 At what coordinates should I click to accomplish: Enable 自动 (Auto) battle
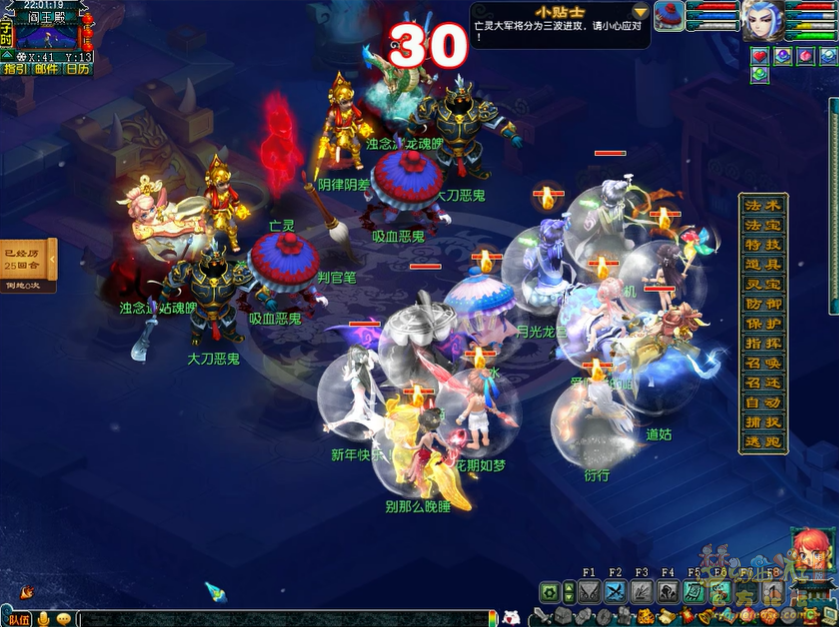763,403
